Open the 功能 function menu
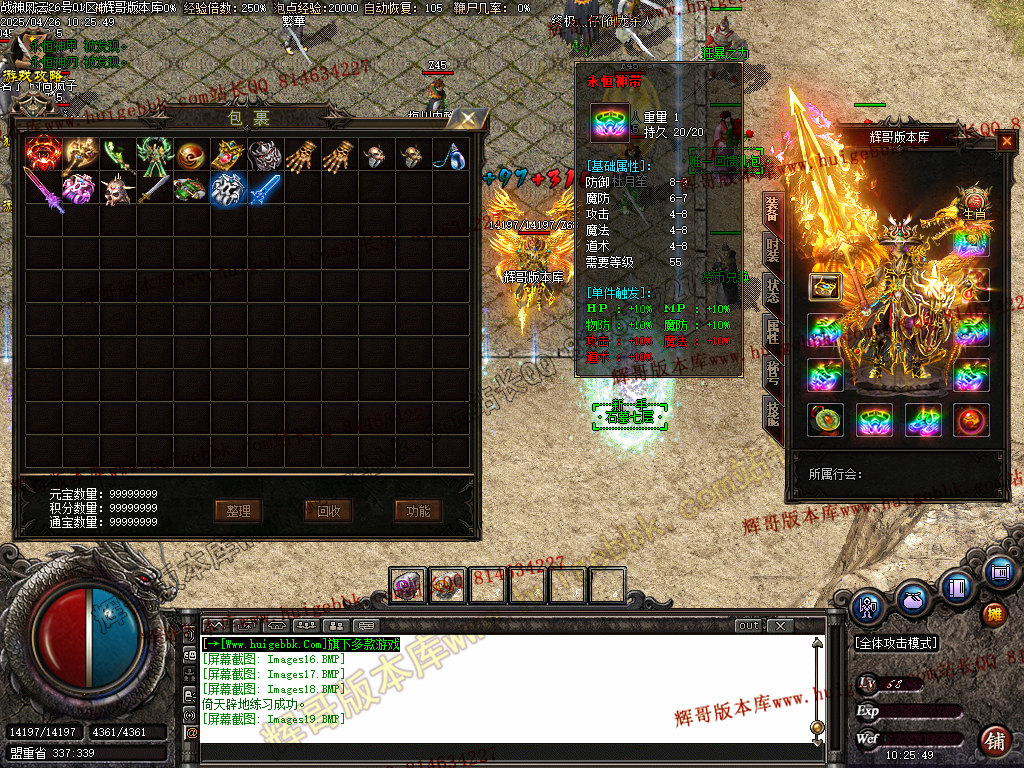The image size is (1024, 768). tap(418, 511)
